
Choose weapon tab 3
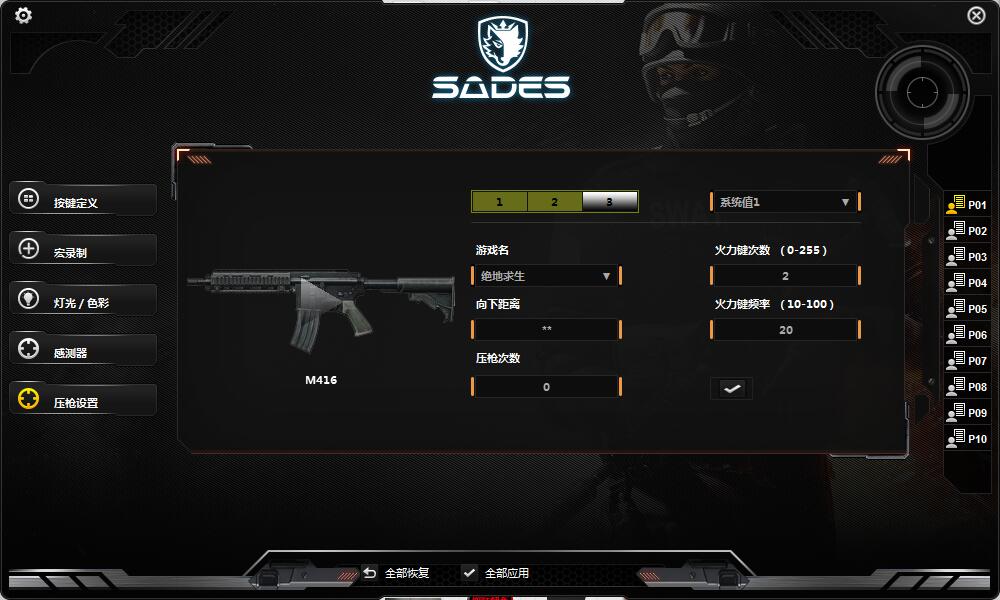pyautogui.click(x=609, y=202)
